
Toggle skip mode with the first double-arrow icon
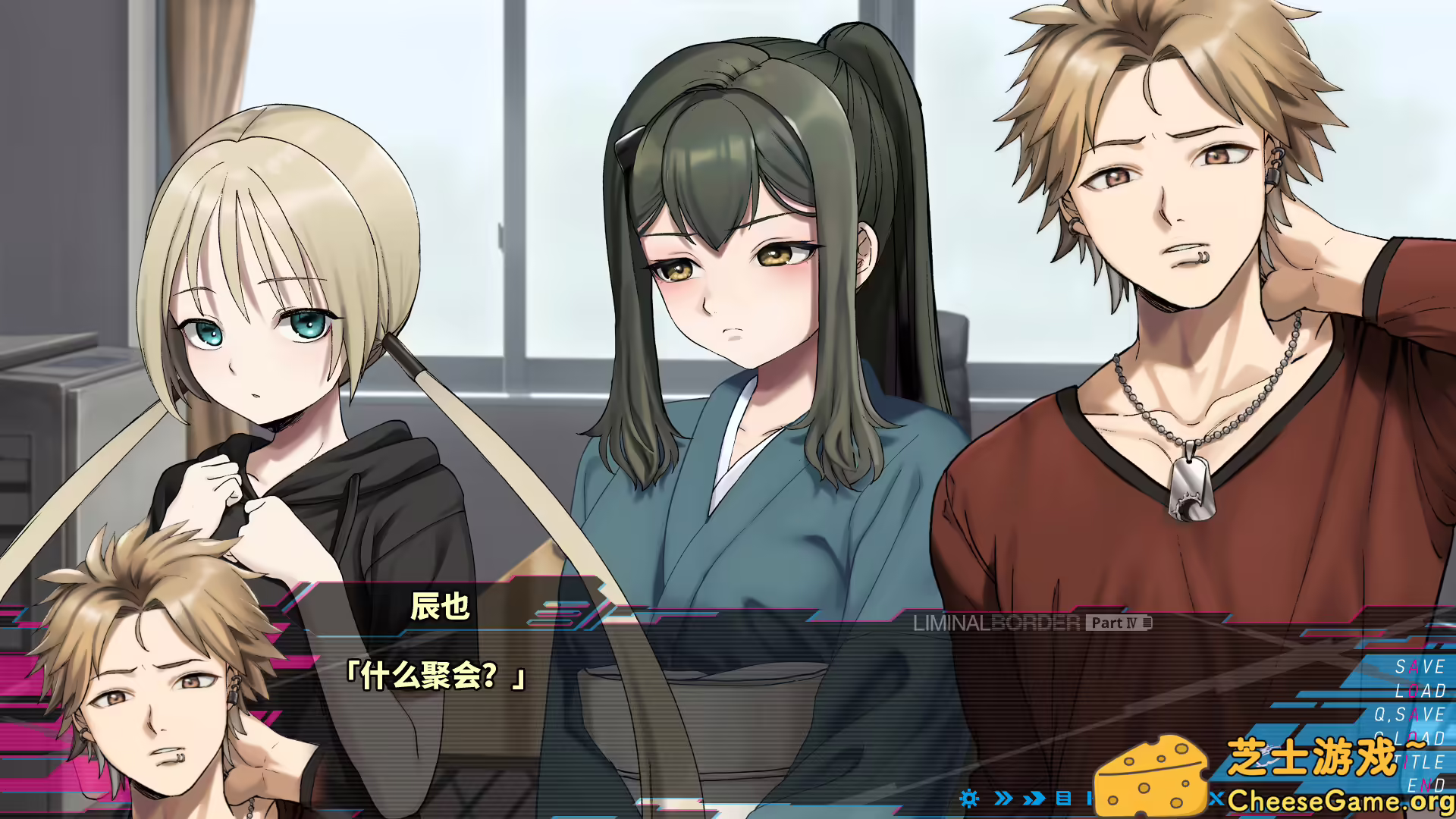pos(1002,798)
